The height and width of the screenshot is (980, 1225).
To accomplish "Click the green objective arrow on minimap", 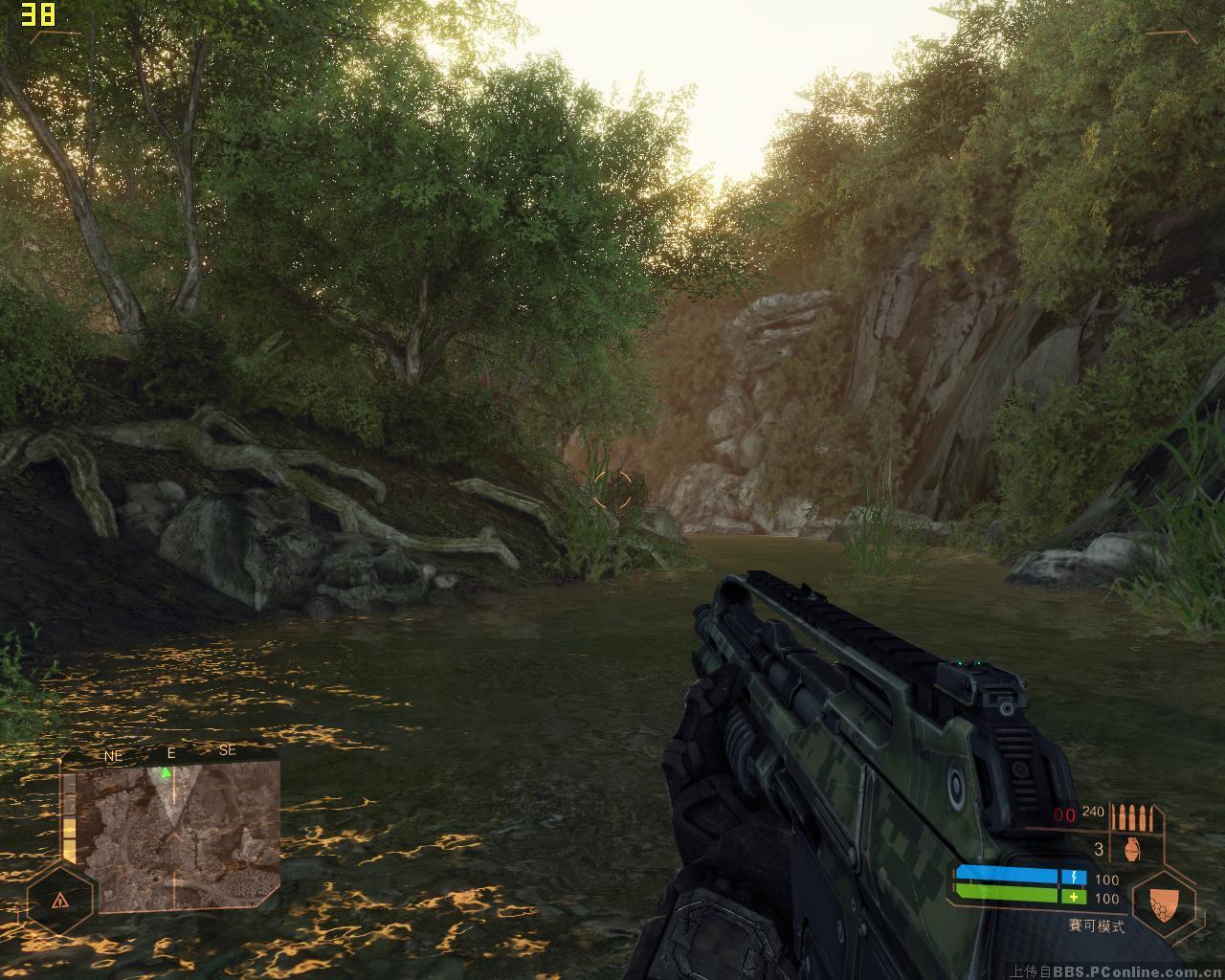I will (x=166, y=771).
